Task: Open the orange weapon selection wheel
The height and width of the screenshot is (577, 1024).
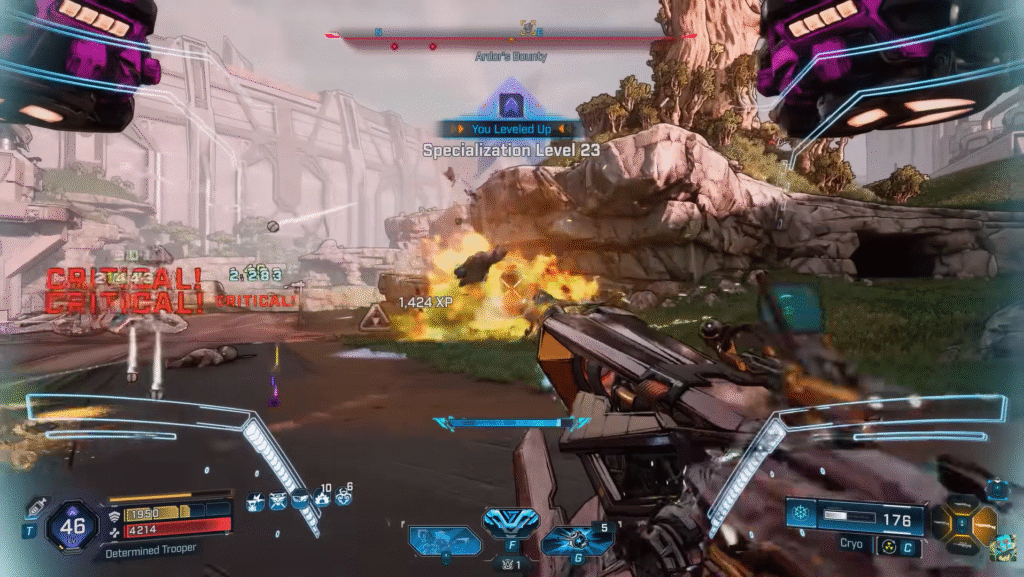Action: tap(964, 522)
